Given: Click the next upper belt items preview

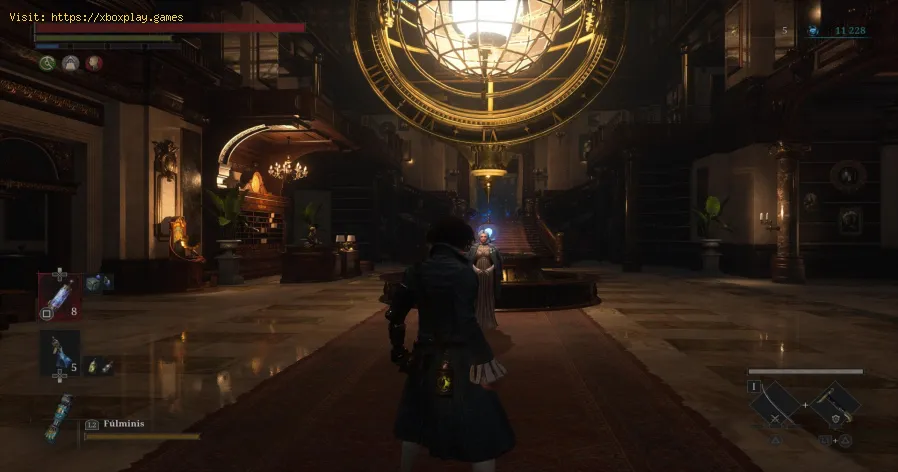Looking at the screenshot, I should (100, 283).
